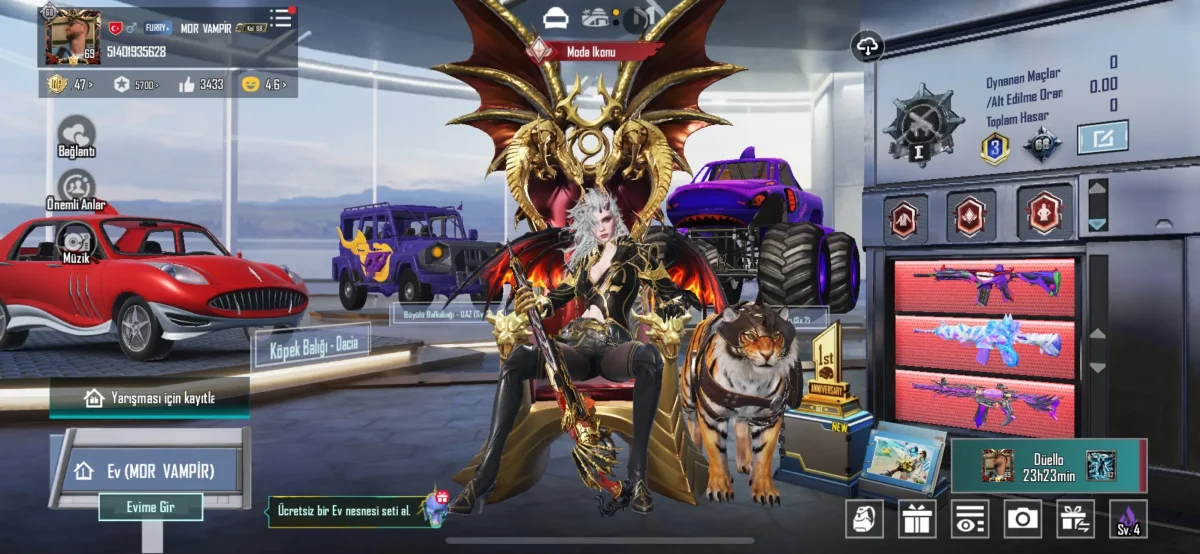Screen dimensions: 1200x554
Task: Open the purple flame Sv.4 icon
Action: click(1128, 518)
